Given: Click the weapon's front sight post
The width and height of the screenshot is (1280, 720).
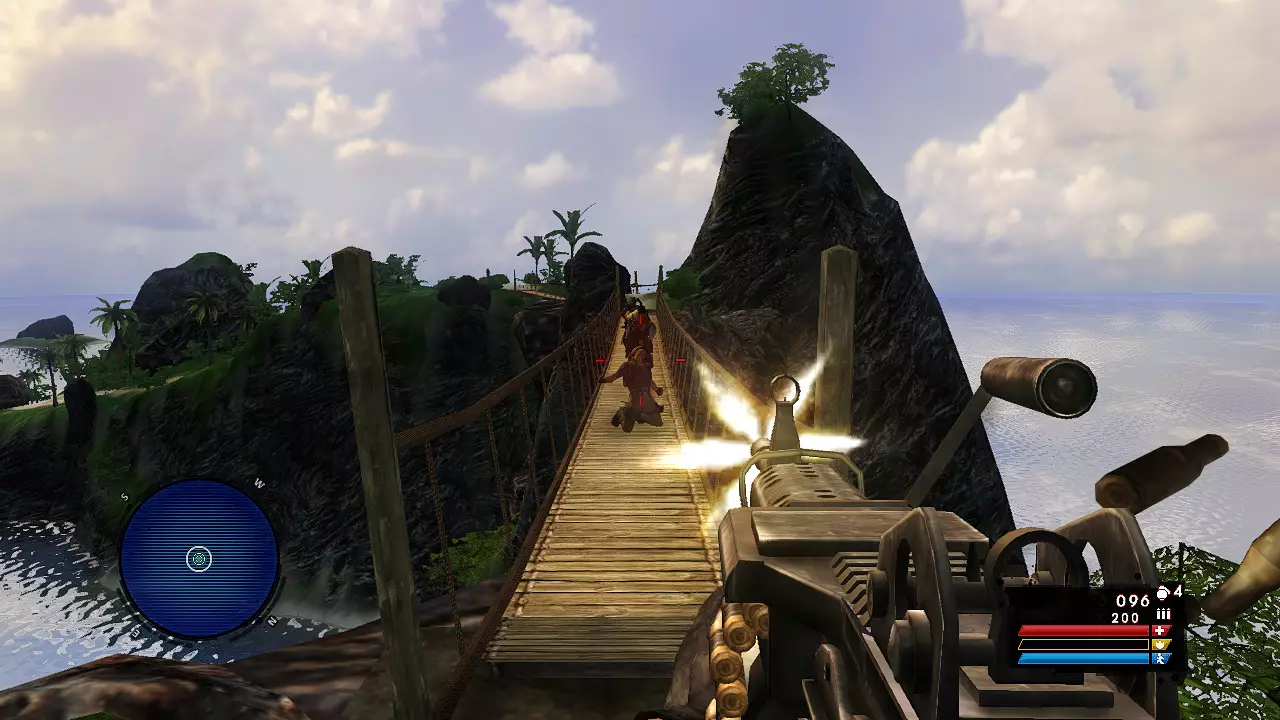Looking at the screenshot, I should pos(783,398).
